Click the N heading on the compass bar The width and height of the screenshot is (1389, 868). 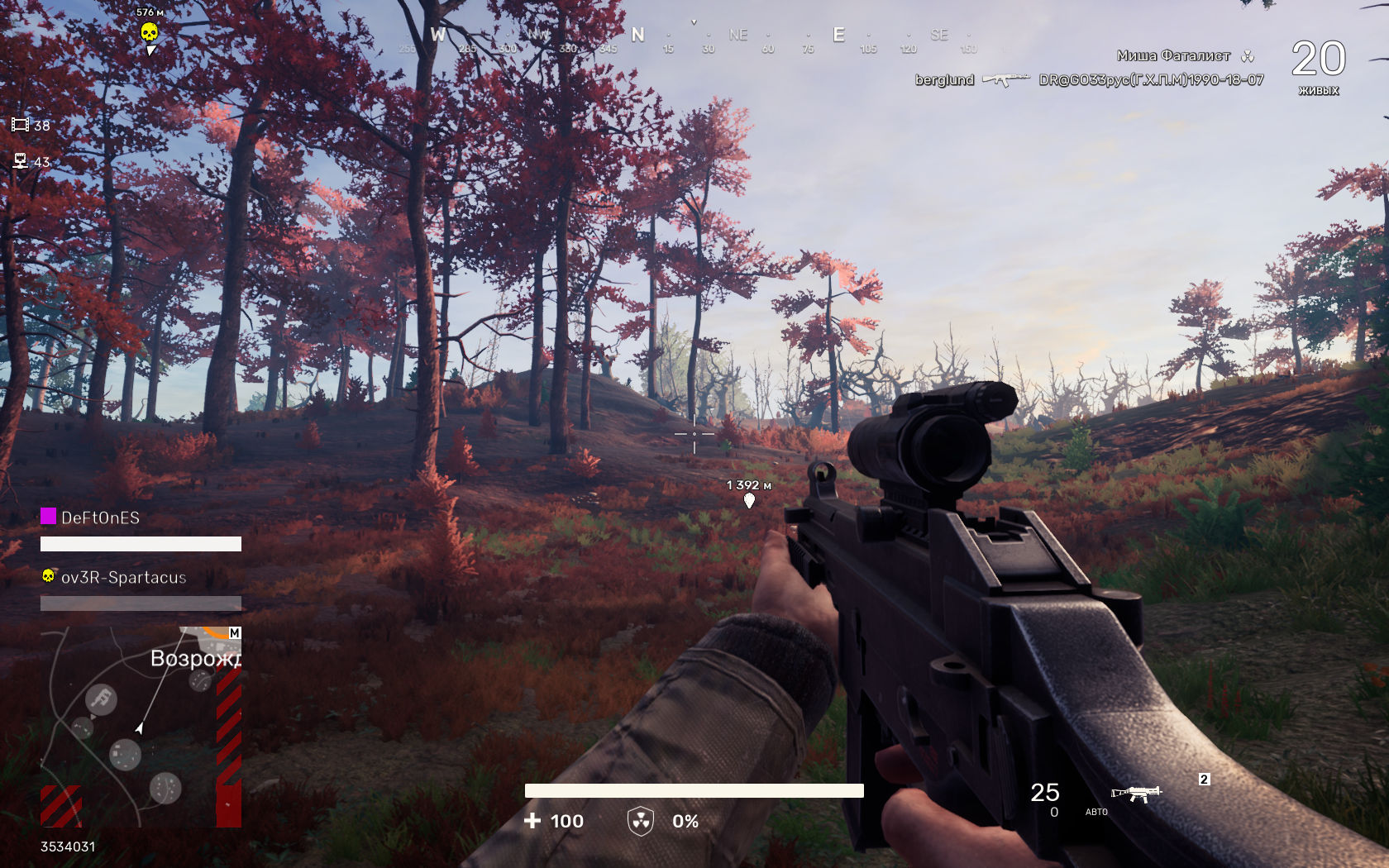pyautogui.click(x=637, y=36)
